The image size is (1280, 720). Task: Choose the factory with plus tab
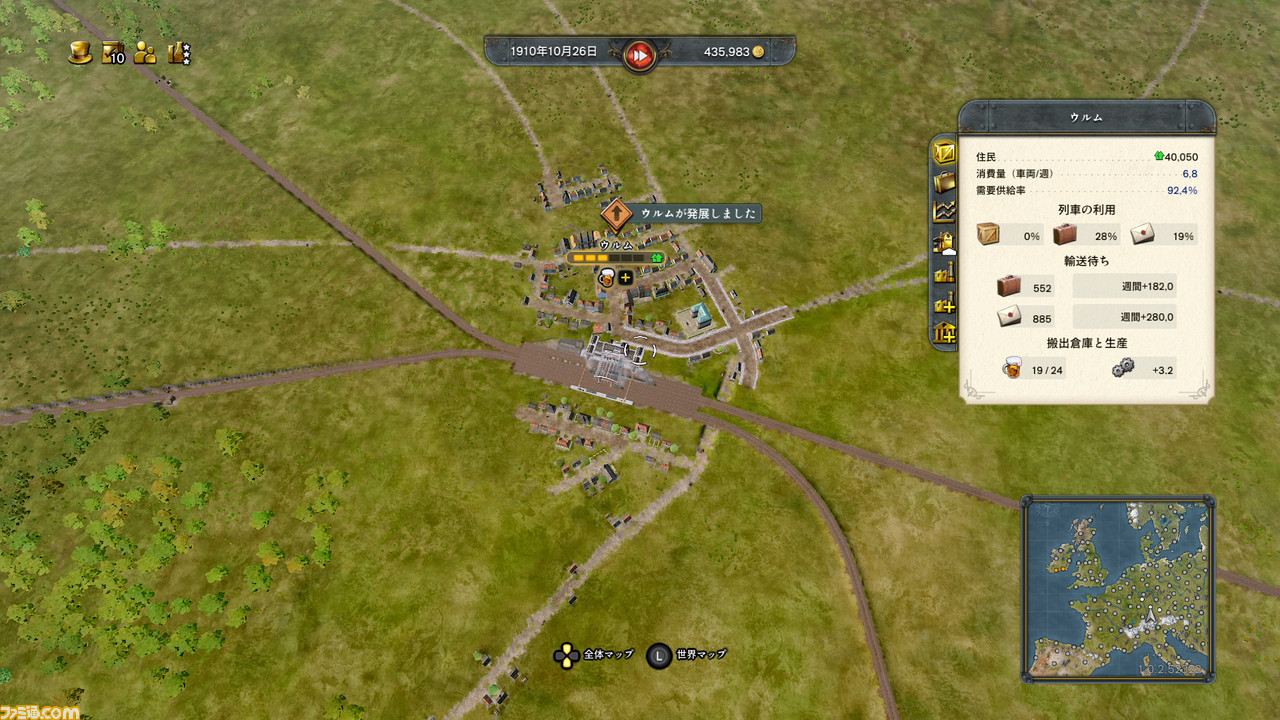point(944,301)
